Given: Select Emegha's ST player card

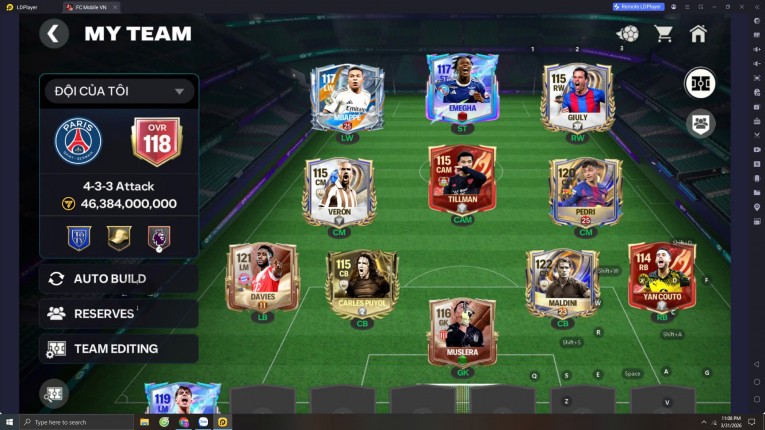Looking at the screenshot, I should (x=462, y=87).
